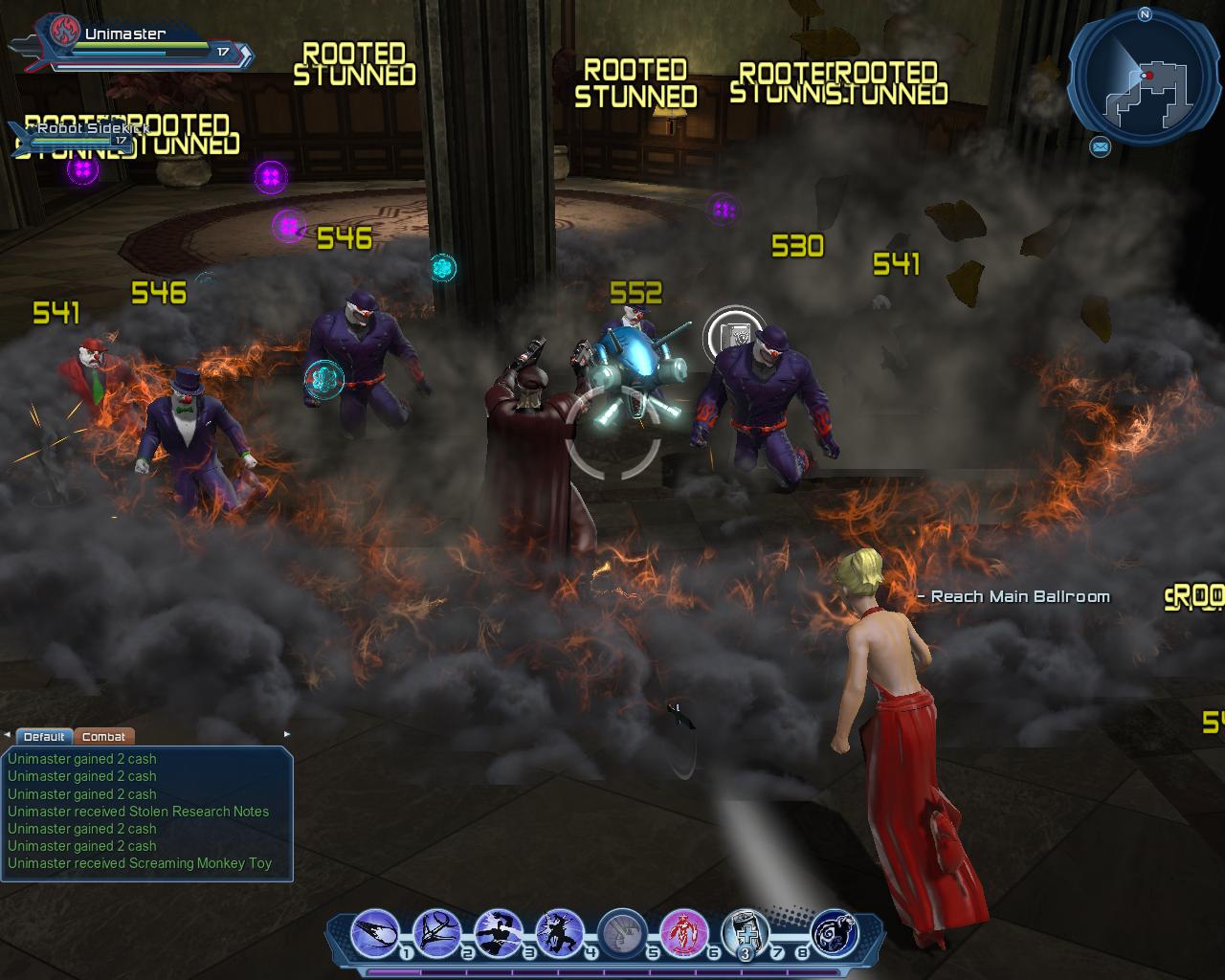Select the greyed-out slot 5 ability
Image resolution: width=1225 pixels, height=980 pixels.
tap(622, 932)
